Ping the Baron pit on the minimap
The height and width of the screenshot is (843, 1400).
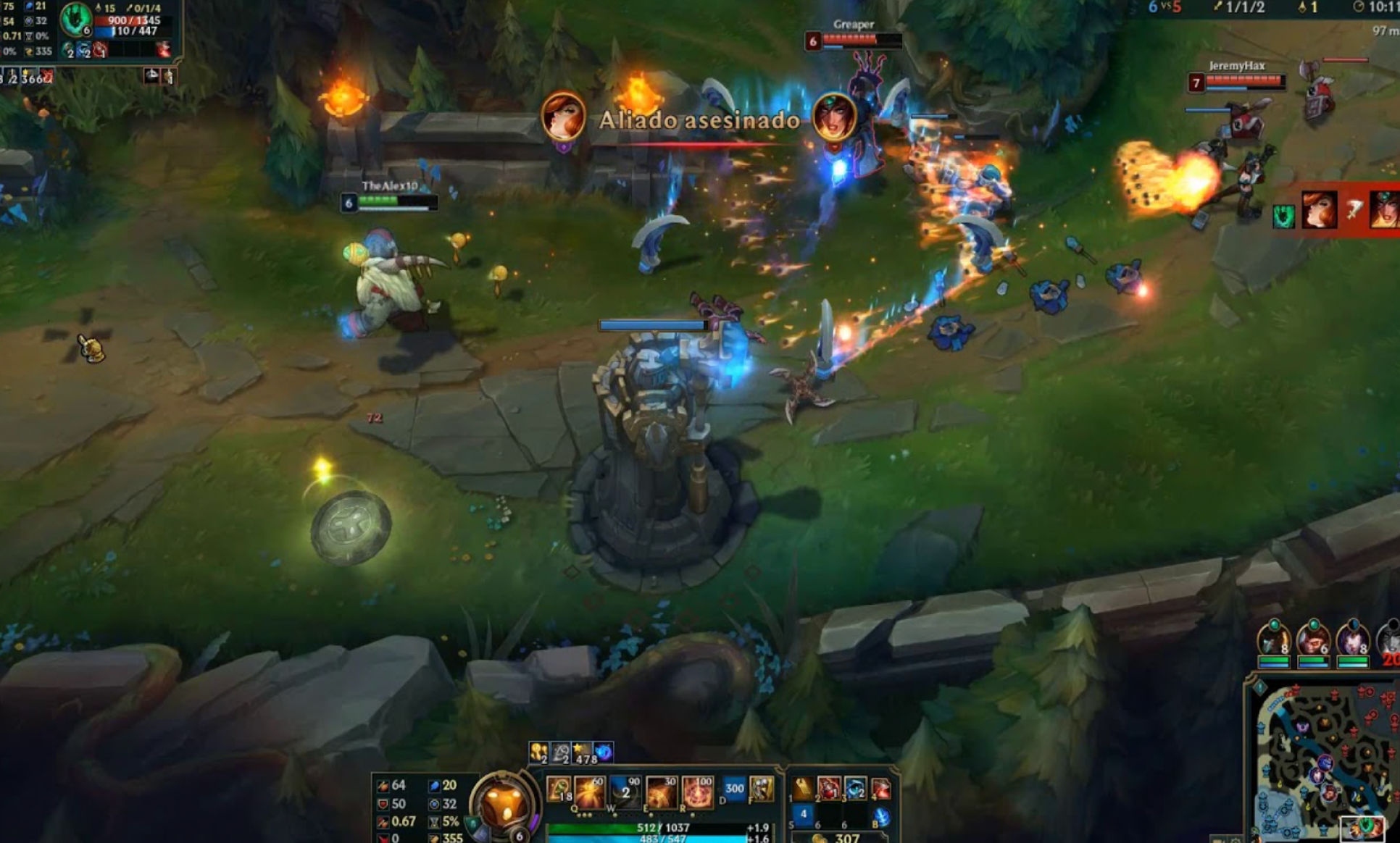pyautogui.click(x=1303, y=727)
